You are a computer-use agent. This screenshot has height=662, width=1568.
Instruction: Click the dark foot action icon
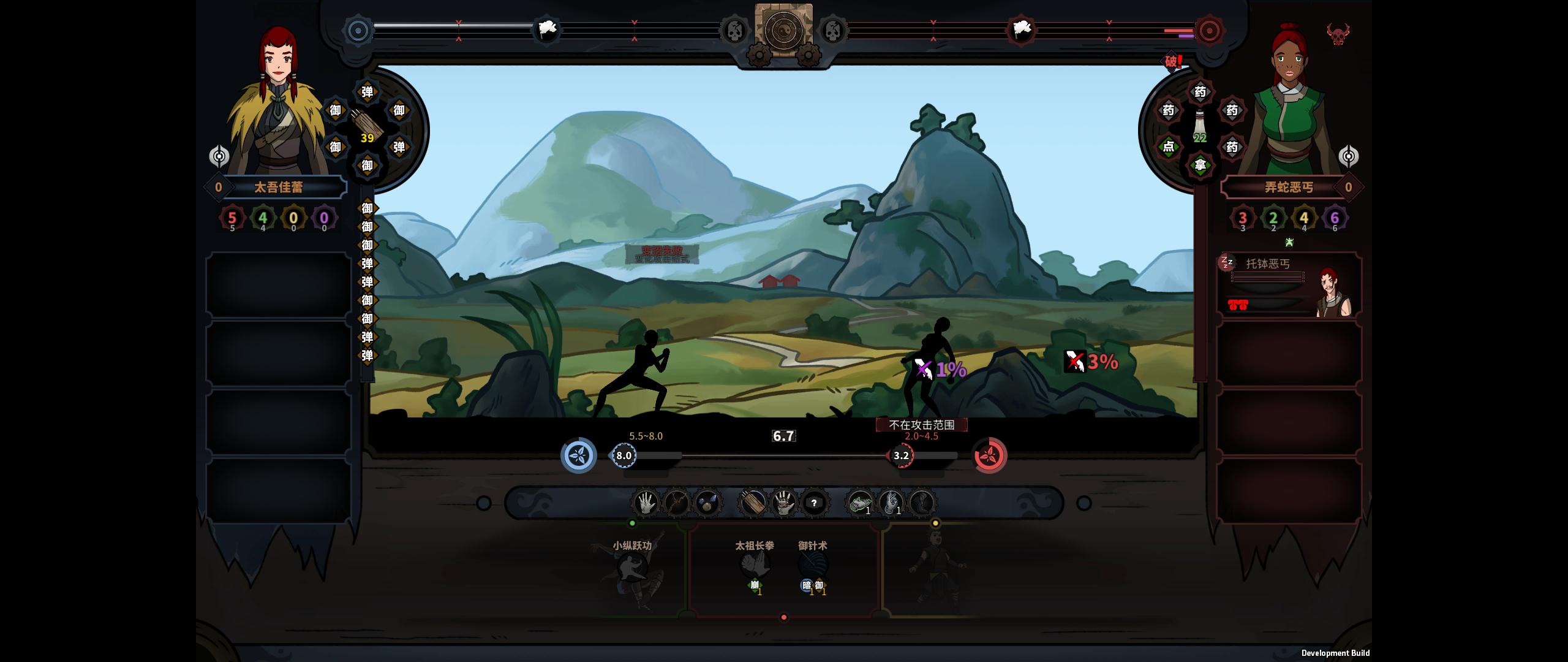click(x=921, y=503)
